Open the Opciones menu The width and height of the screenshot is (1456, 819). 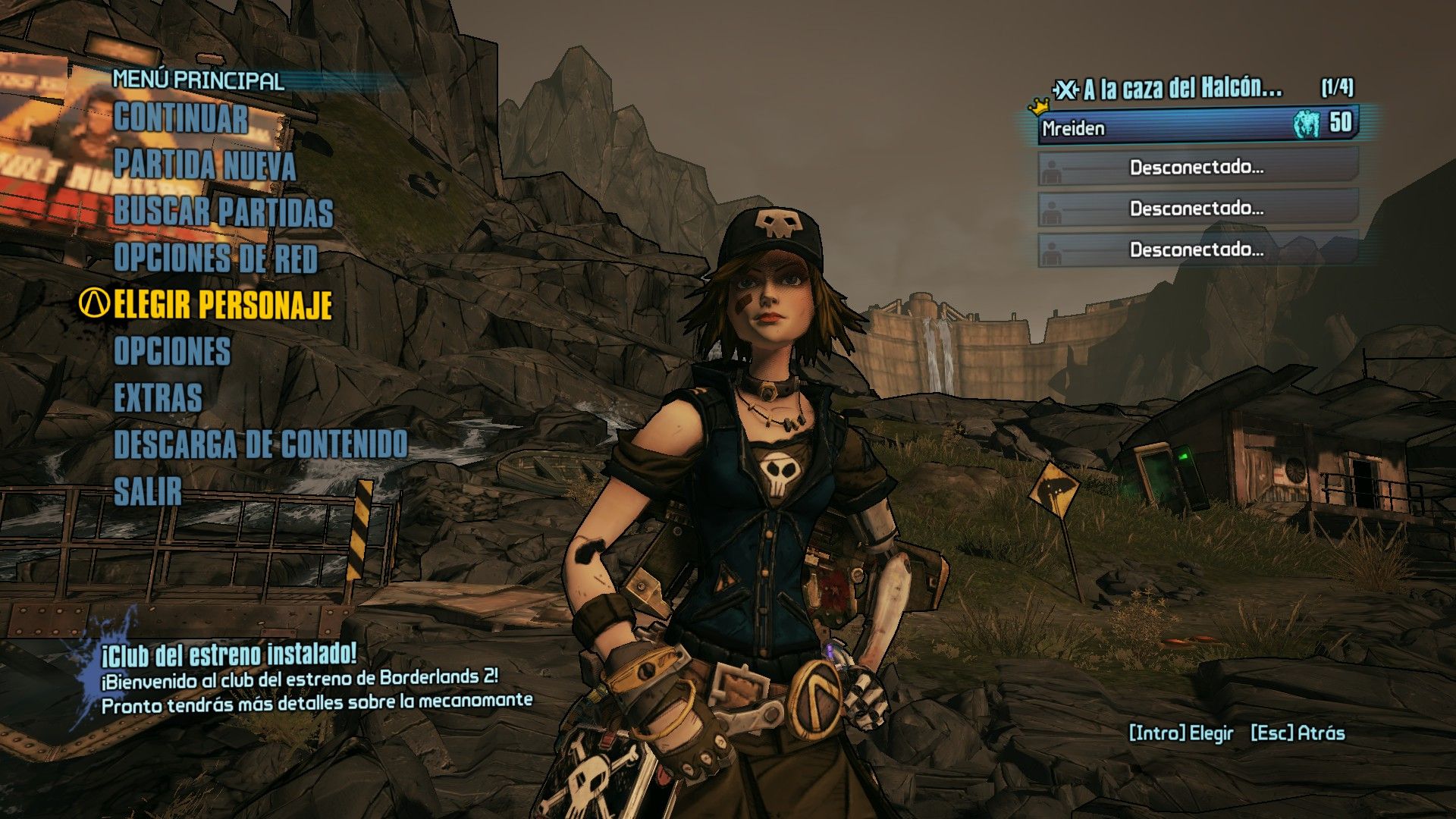click(171, 352)
